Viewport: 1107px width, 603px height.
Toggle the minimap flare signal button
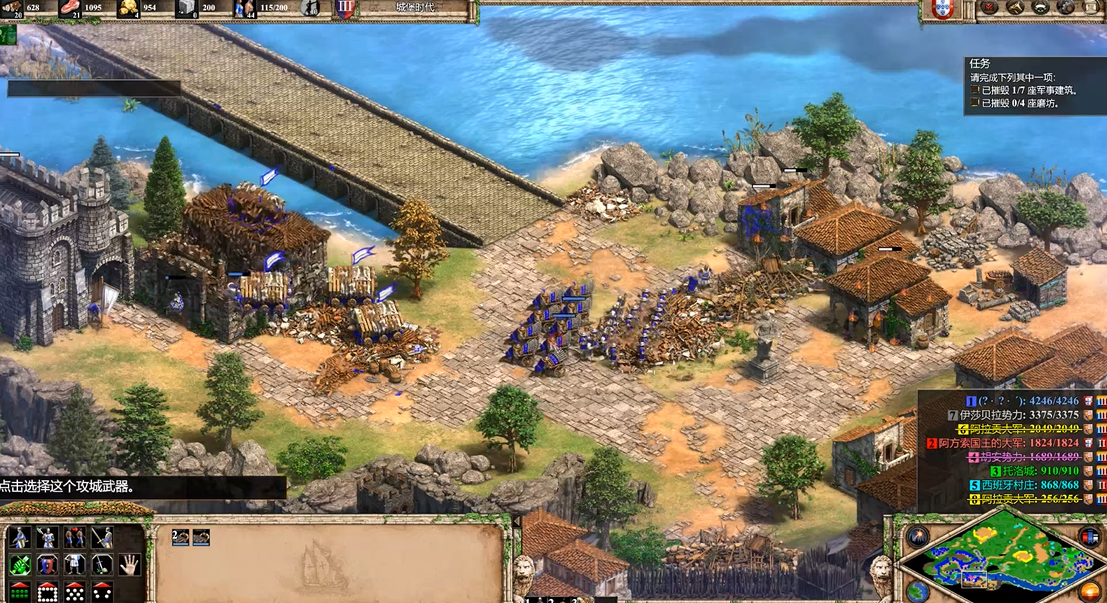919,537
